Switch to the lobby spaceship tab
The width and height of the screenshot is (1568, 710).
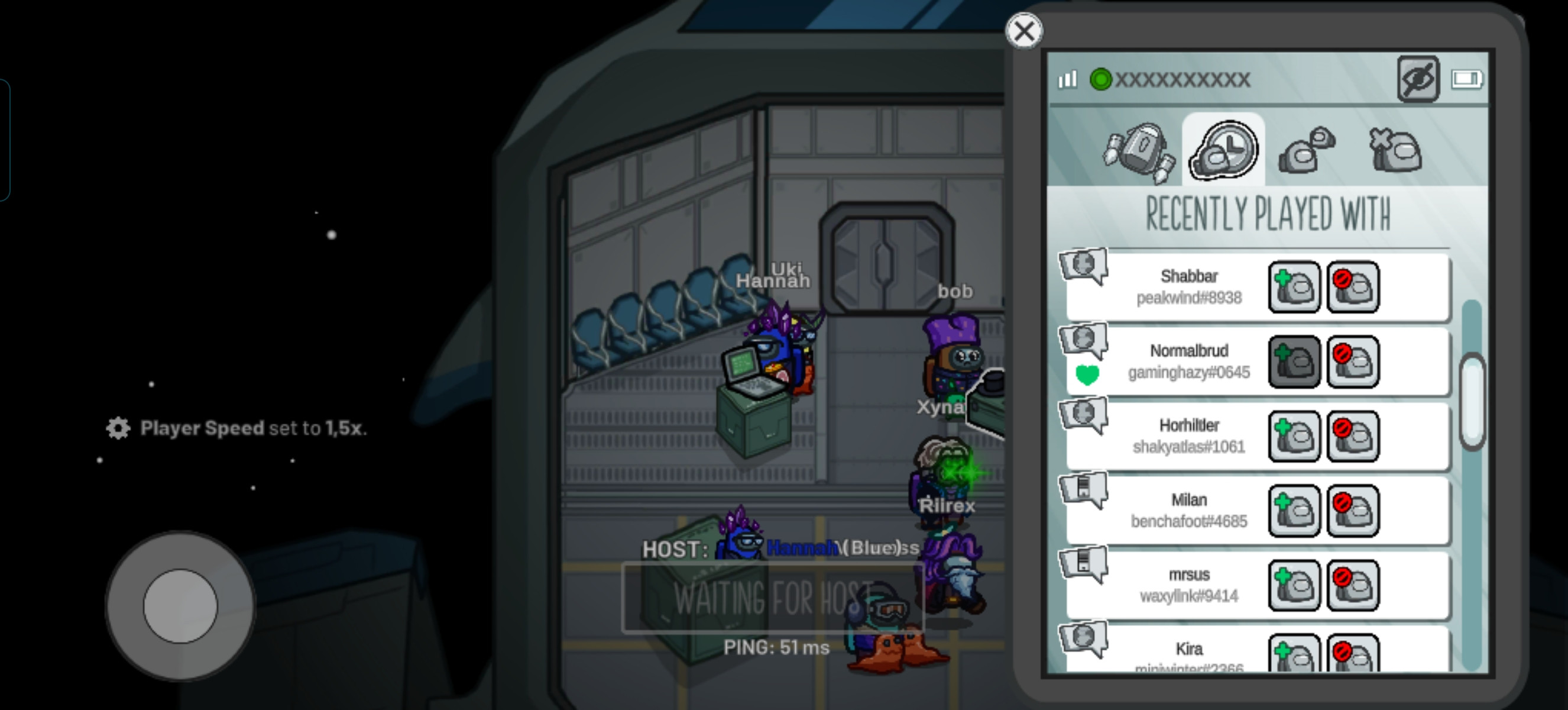[1138, 151]
